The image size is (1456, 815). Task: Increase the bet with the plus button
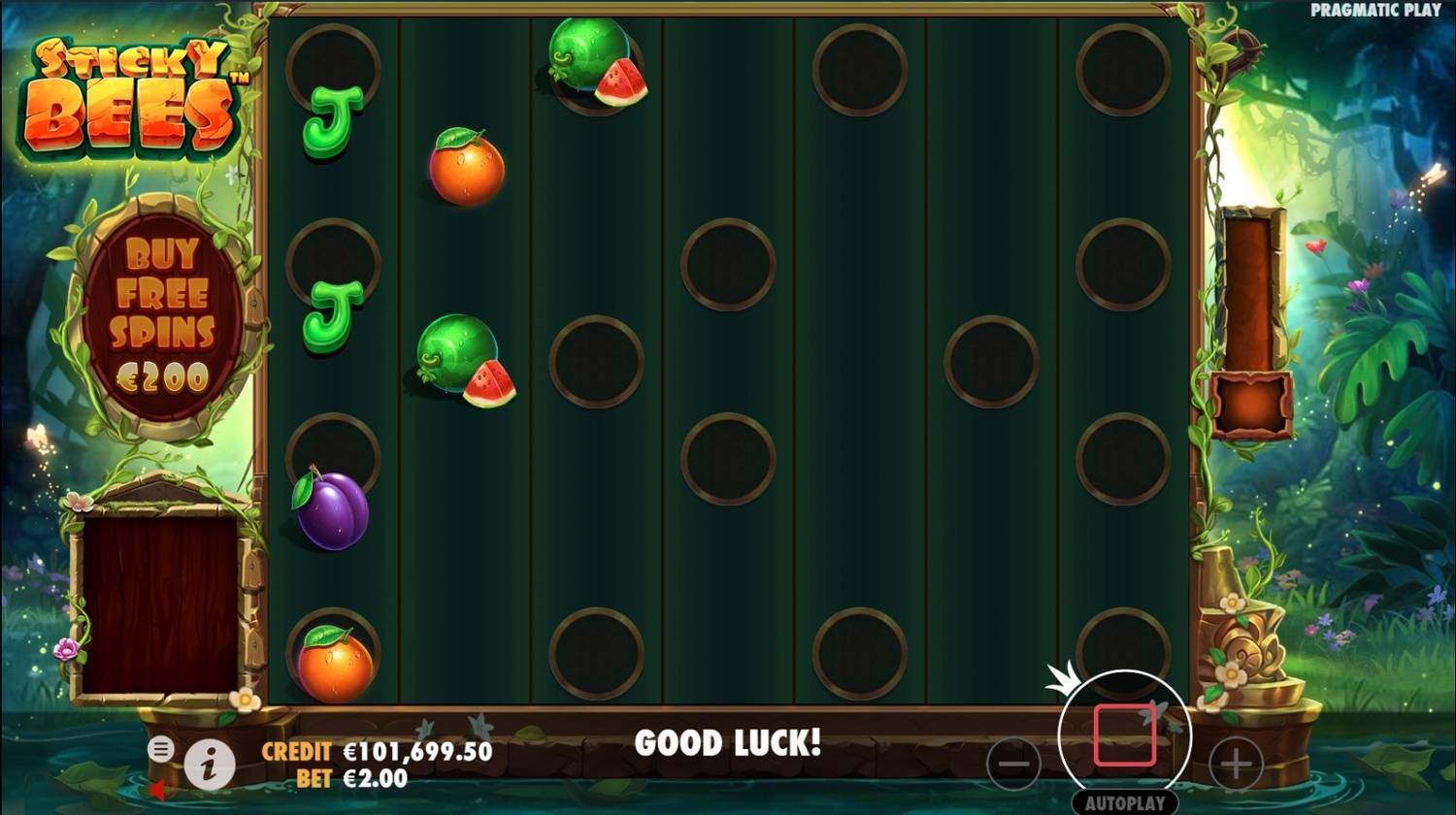(x=1236, y=764)
